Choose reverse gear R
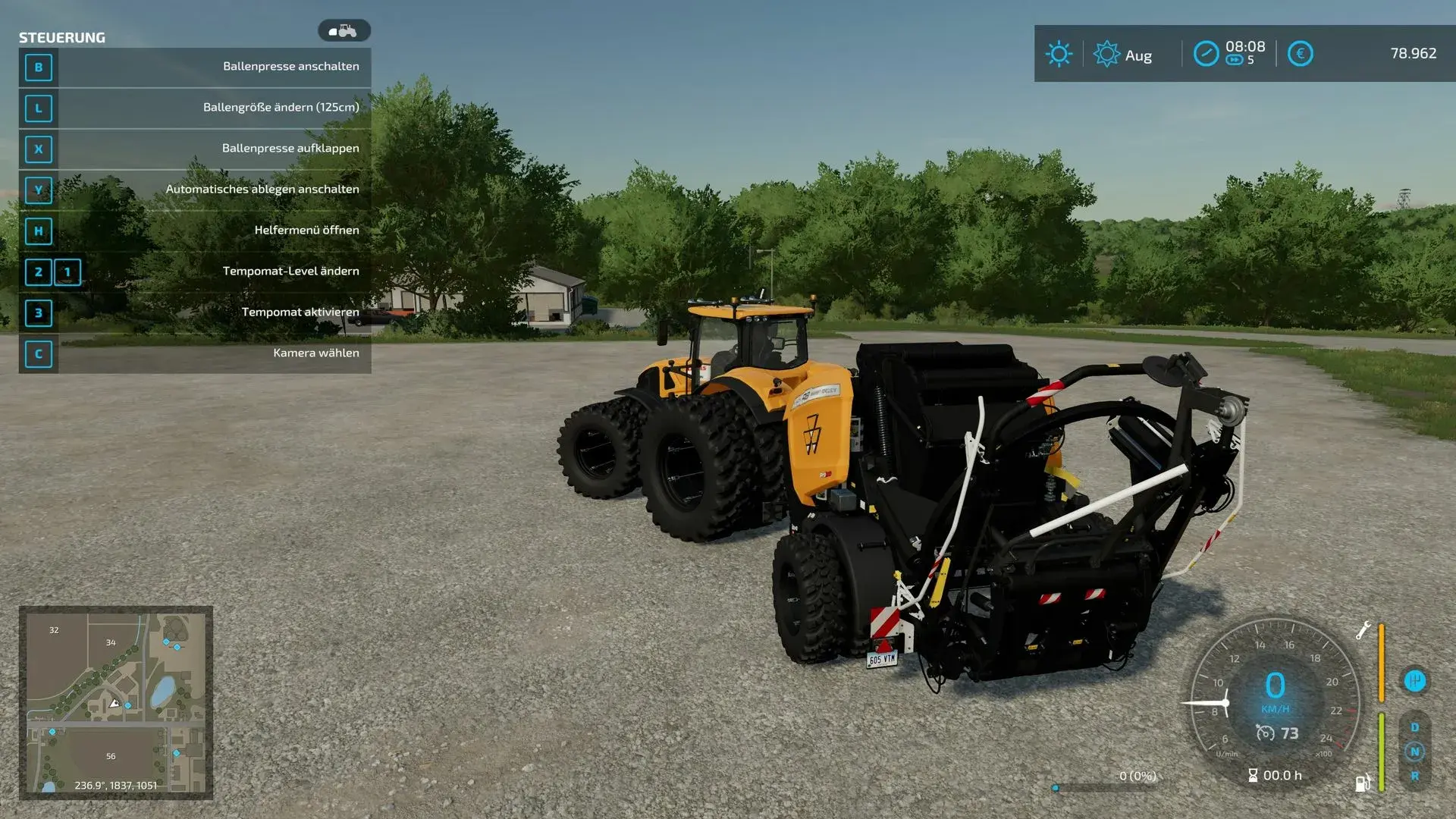 1414,776
